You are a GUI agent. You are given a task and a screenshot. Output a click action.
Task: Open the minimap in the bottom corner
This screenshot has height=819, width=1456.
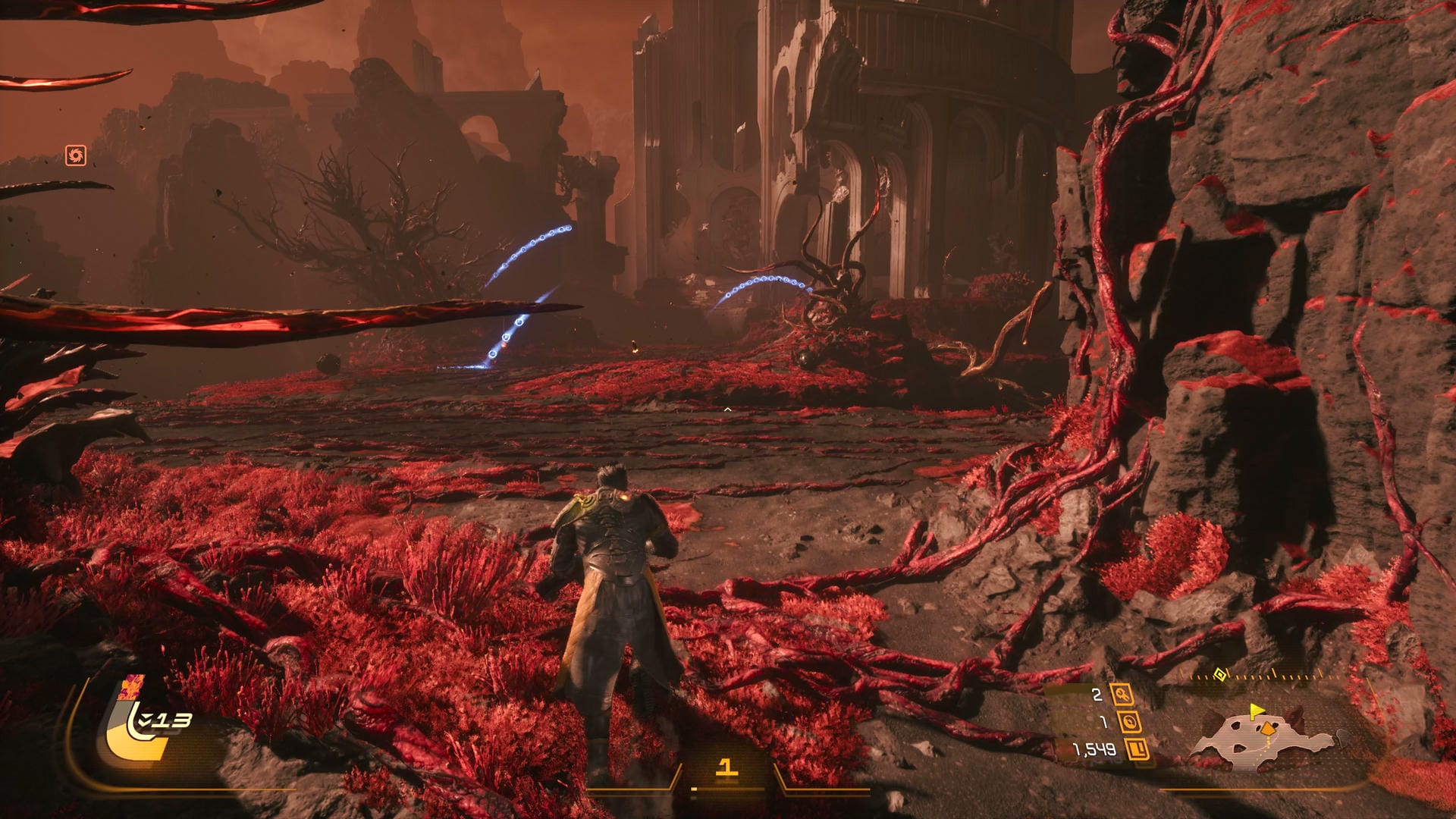(x=1263, y=736)
